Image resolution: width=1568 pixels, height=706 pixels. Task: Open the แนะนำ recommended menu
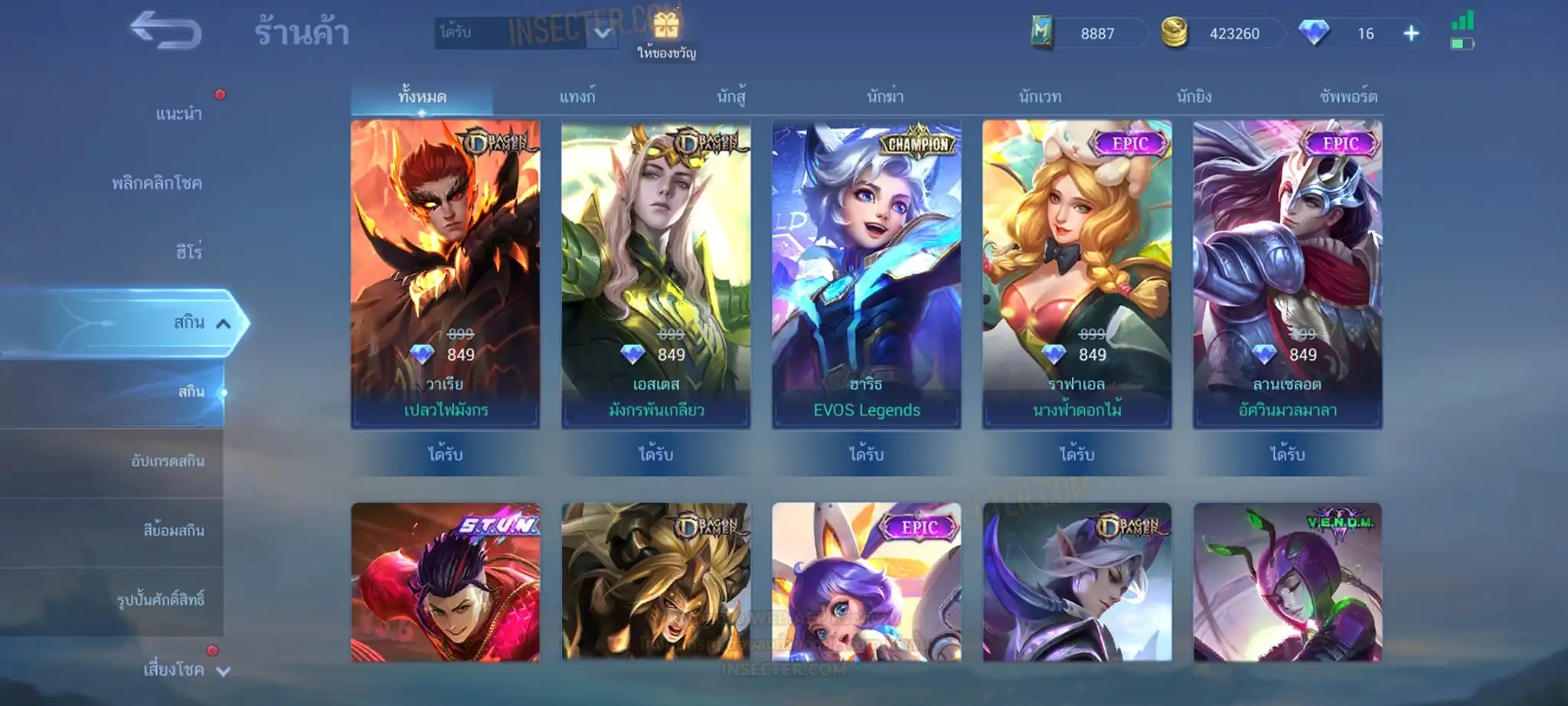click(178, 113)
